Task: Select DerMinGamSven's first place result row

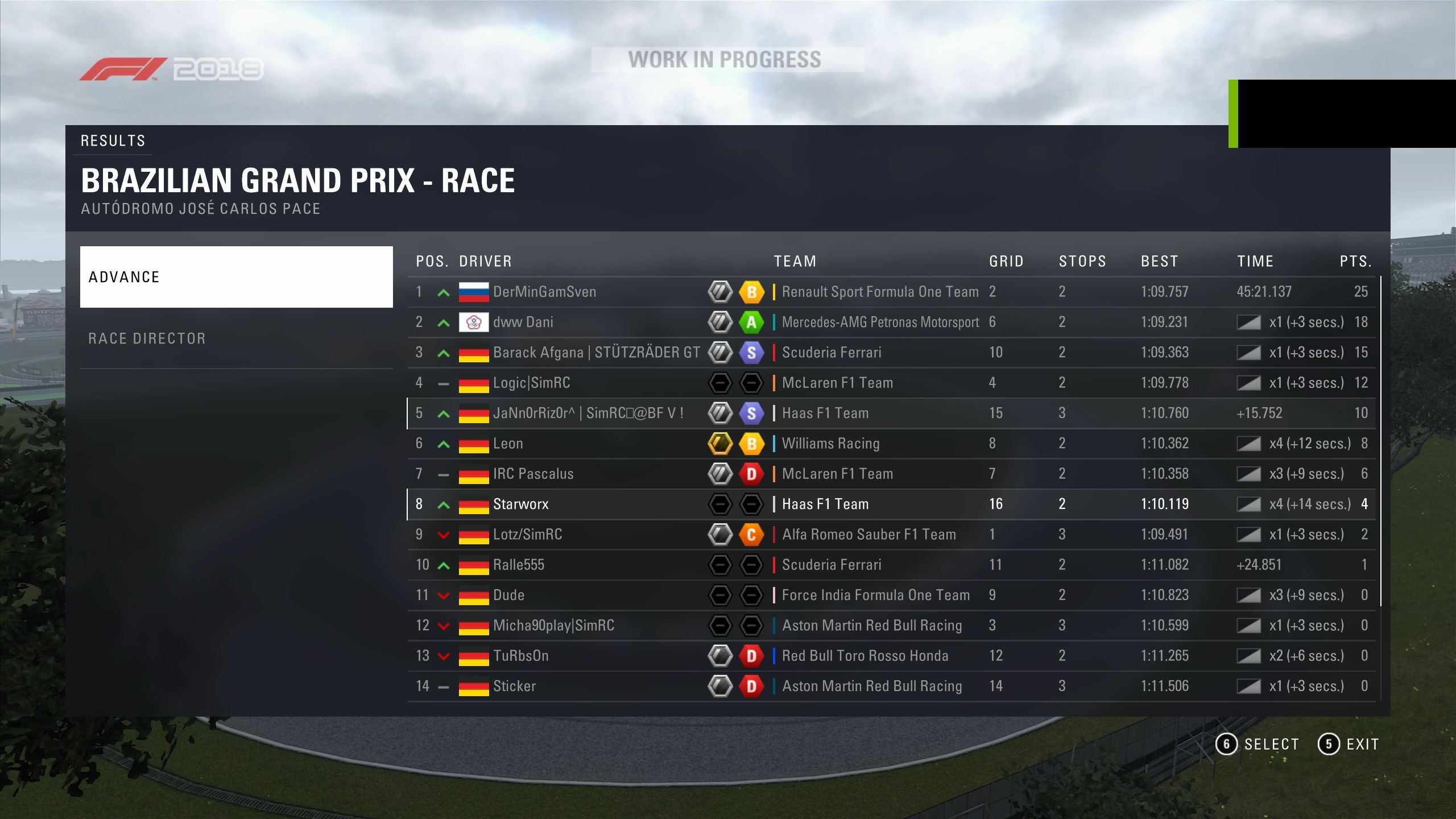Action: coord(891,292)
